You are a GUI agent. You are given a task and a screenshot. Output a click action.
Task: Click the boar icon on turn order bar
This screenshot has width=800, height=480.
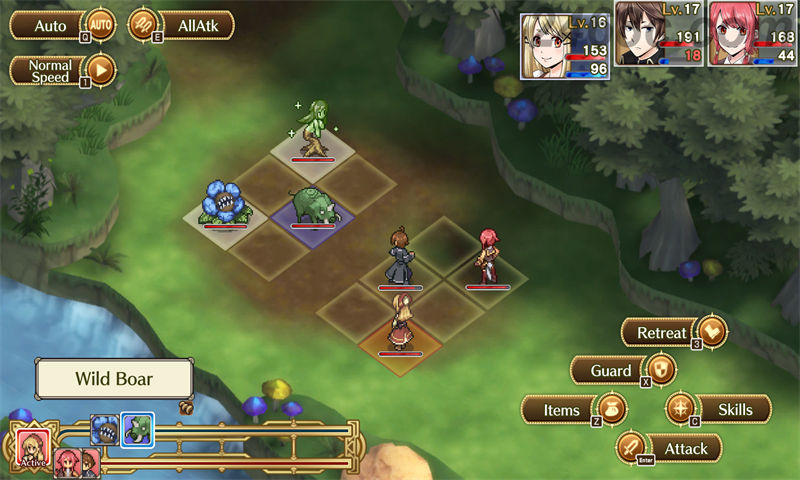[136, 430]
